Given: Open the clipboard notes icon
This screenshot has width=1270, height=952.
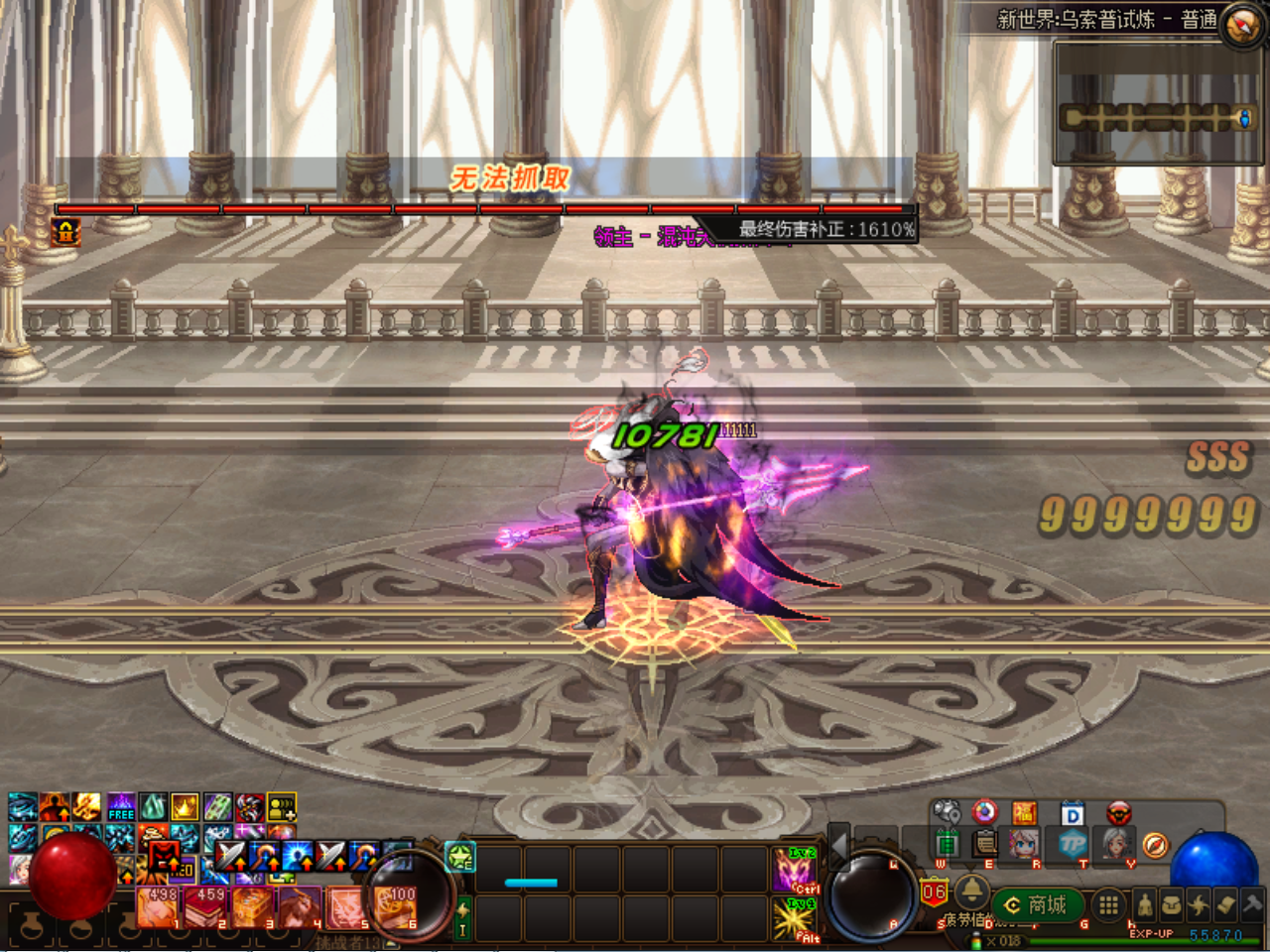Looking at the screenshot, I should pyautogui.click(x=985, y=844).
